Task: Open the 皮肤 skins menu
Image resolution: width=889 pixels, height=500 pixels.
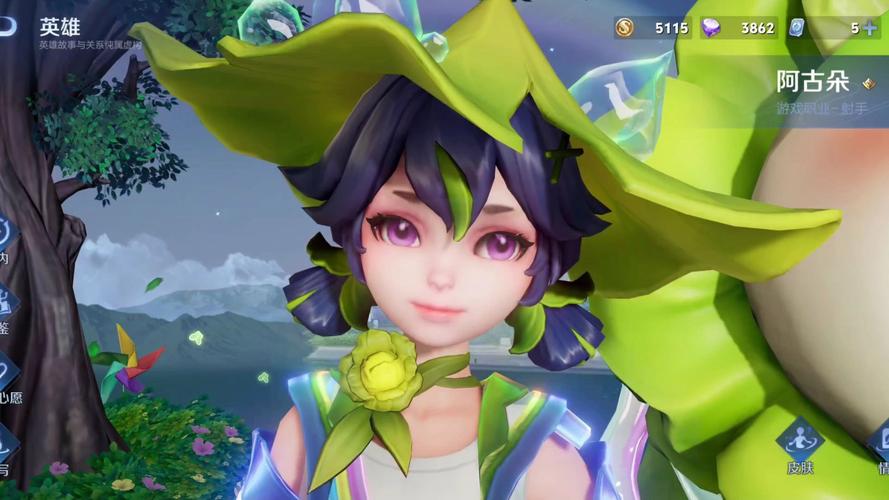Action: (x=800, y=442)
